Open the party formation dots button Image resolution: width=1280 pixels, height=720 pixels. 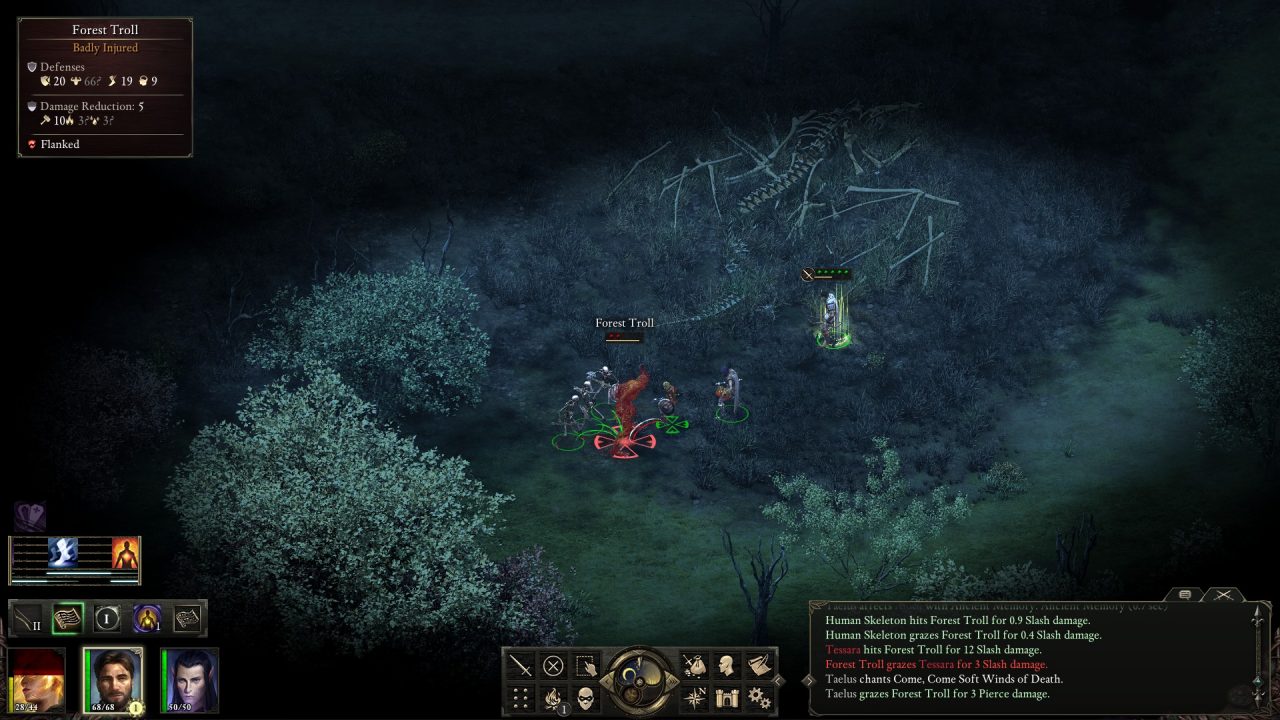tap(520, 697)
